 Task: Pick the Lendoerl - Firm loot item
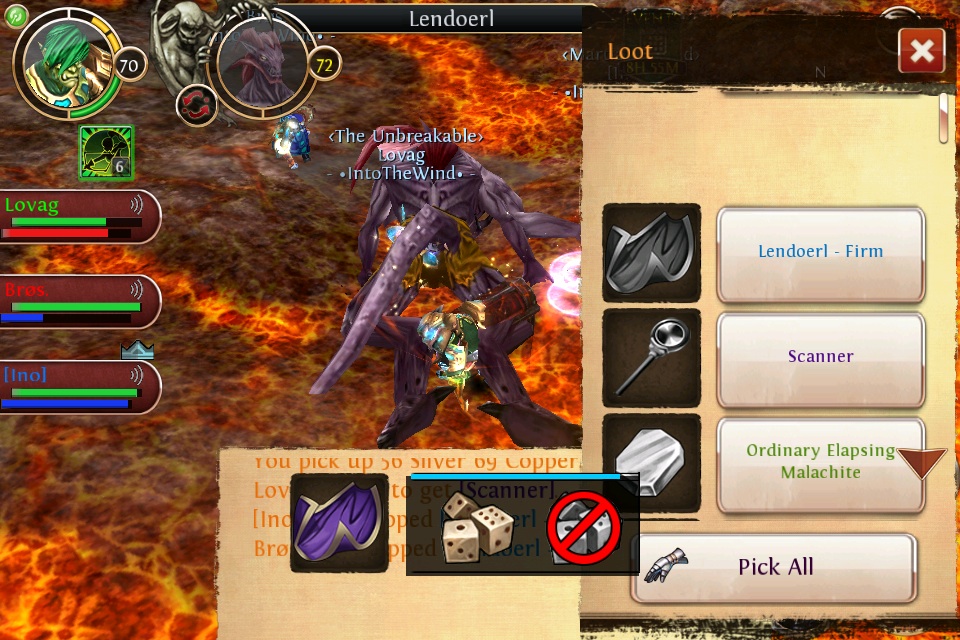coord(820,253)
